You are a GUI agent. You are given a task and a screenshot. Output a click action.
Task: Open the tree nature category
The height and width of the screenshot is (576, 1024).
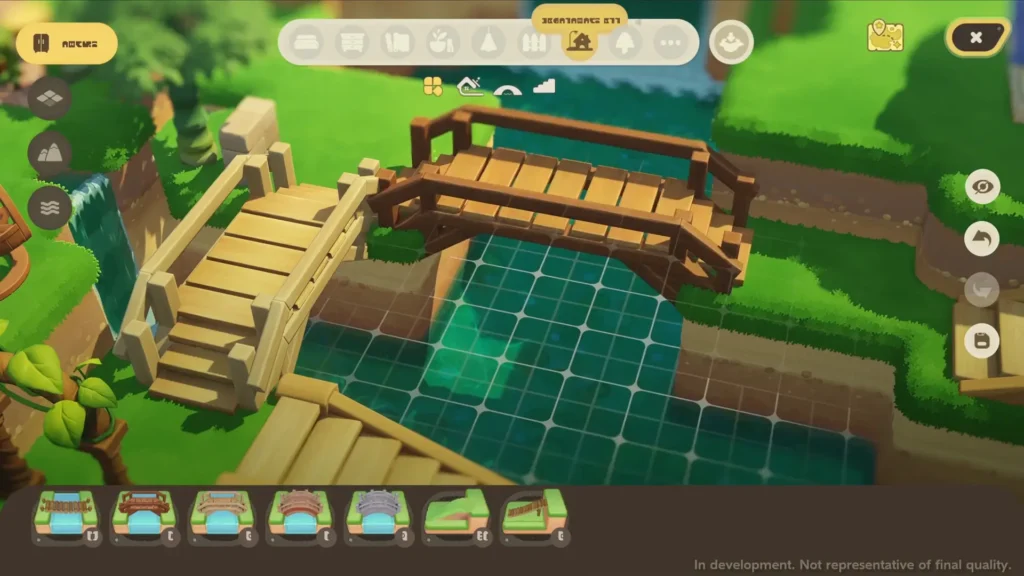626,43
